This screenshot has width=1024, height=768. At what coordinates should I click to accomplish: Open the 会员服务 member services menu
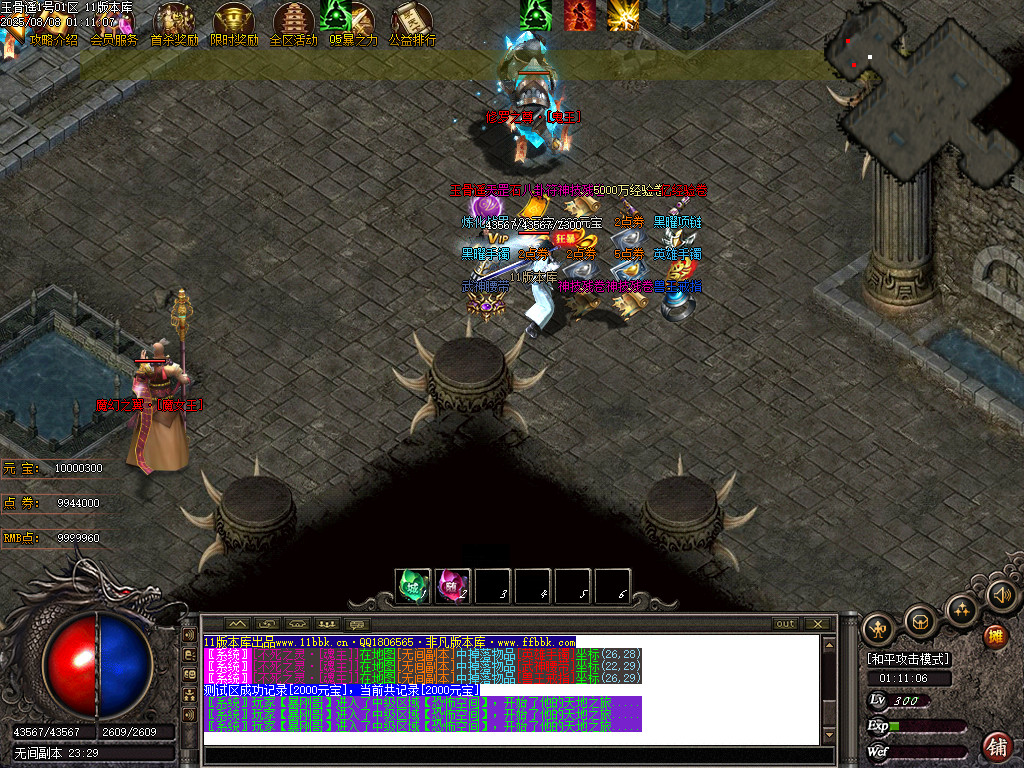[x=113, y=40]
